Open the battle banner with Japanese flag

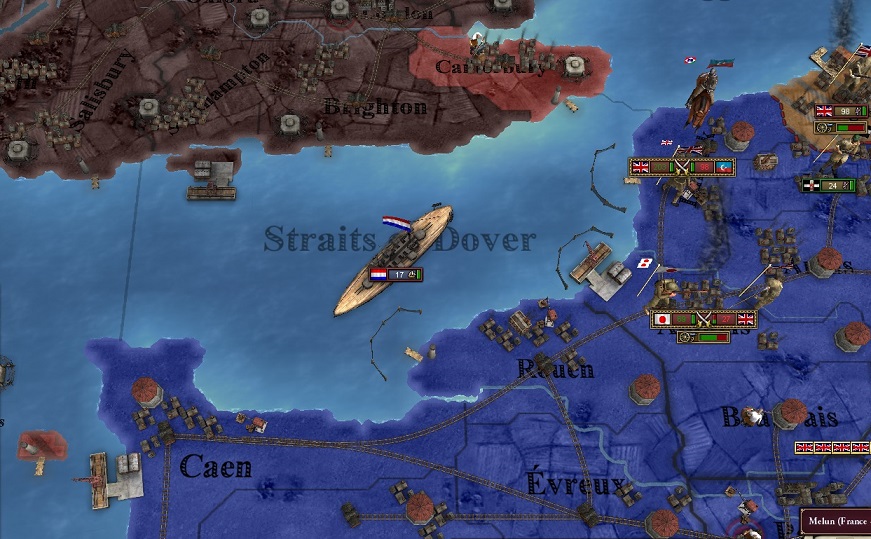(703, 319)
